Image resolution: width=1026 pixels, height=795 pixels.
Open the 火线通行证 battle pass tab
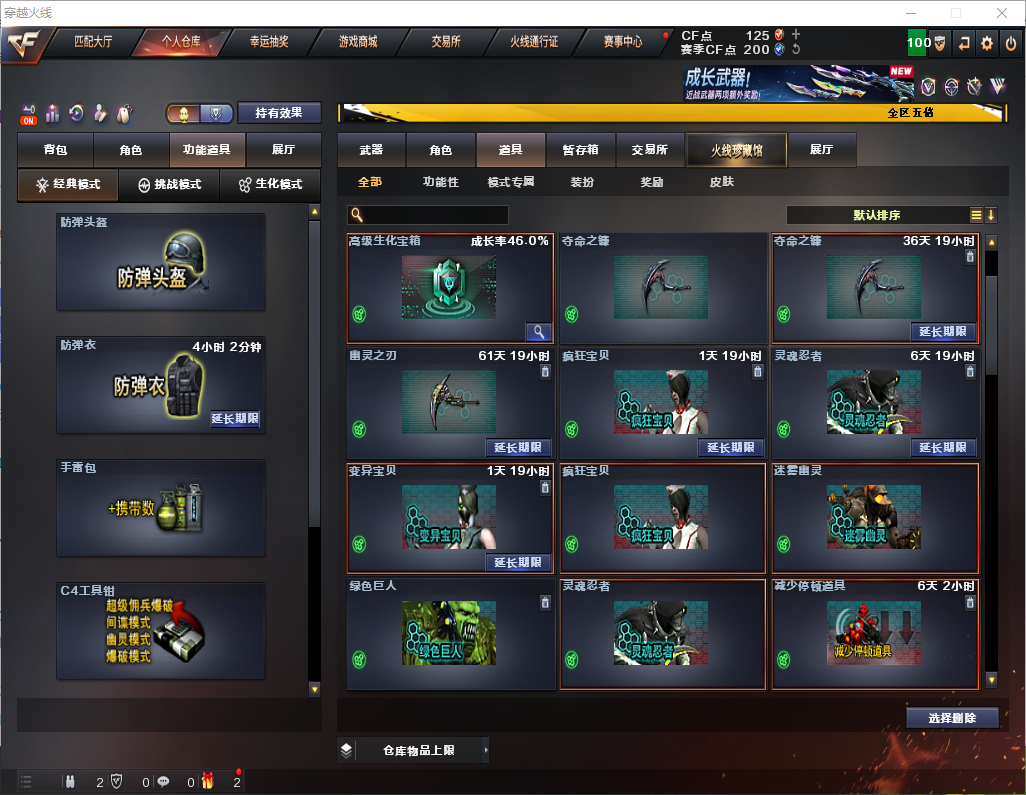534,43
